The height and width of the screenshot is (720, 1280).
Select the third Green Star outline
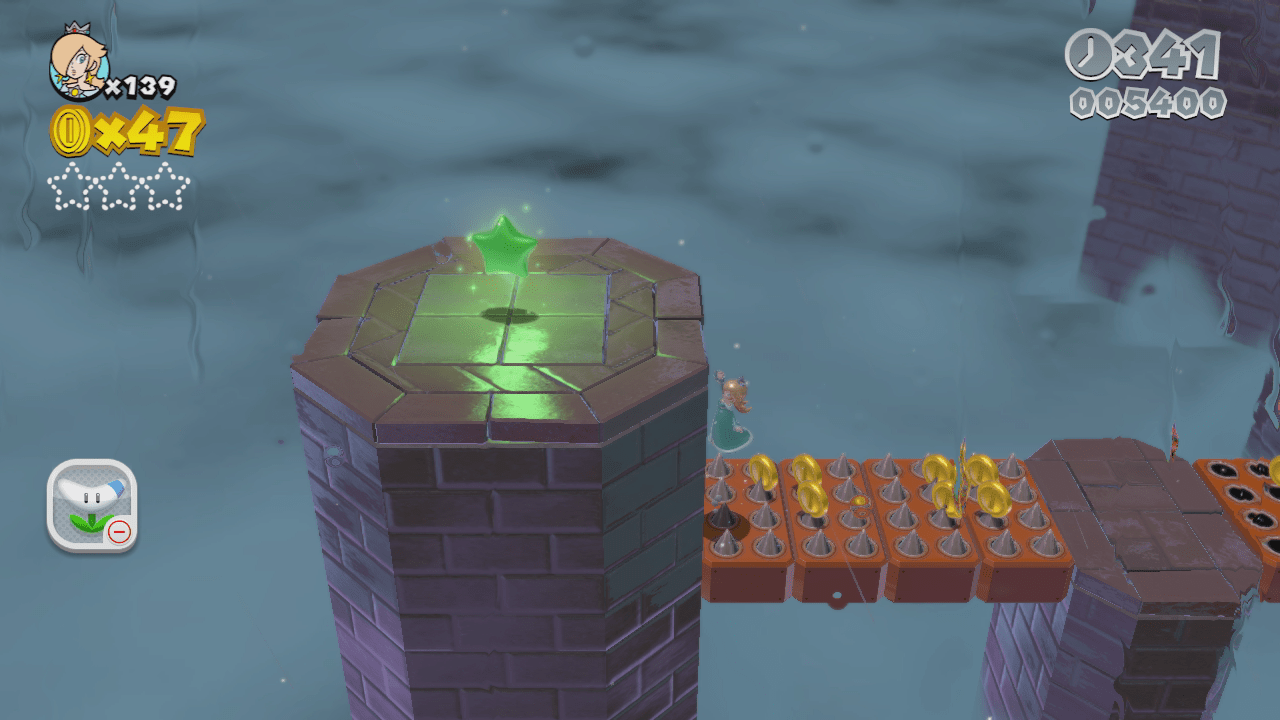coord(163,185)
